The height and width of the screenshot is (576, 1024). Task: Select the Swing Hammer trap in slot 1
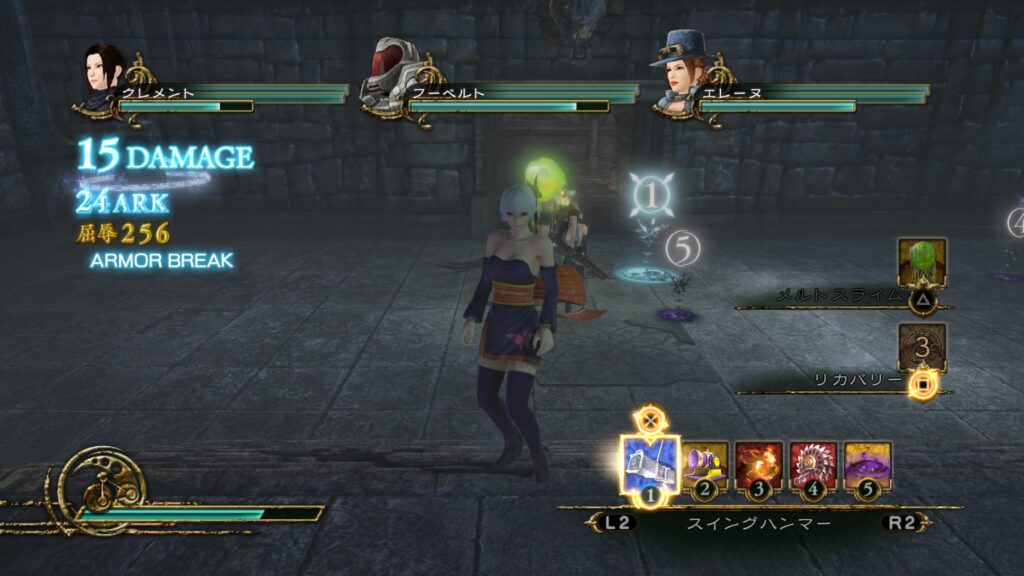[x=650, y=465]
